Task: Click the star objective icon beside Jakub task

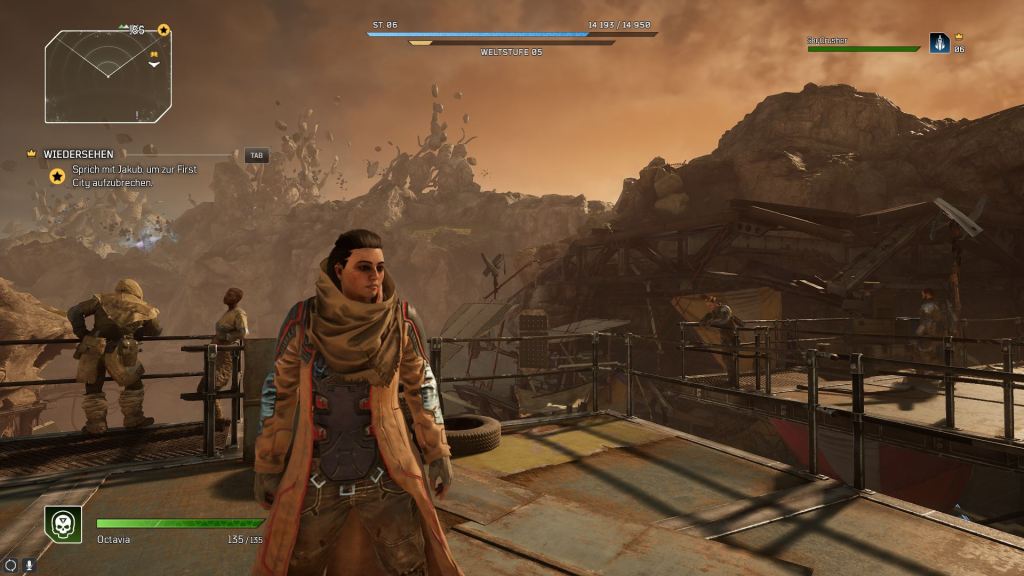Action: pos(58,176)
